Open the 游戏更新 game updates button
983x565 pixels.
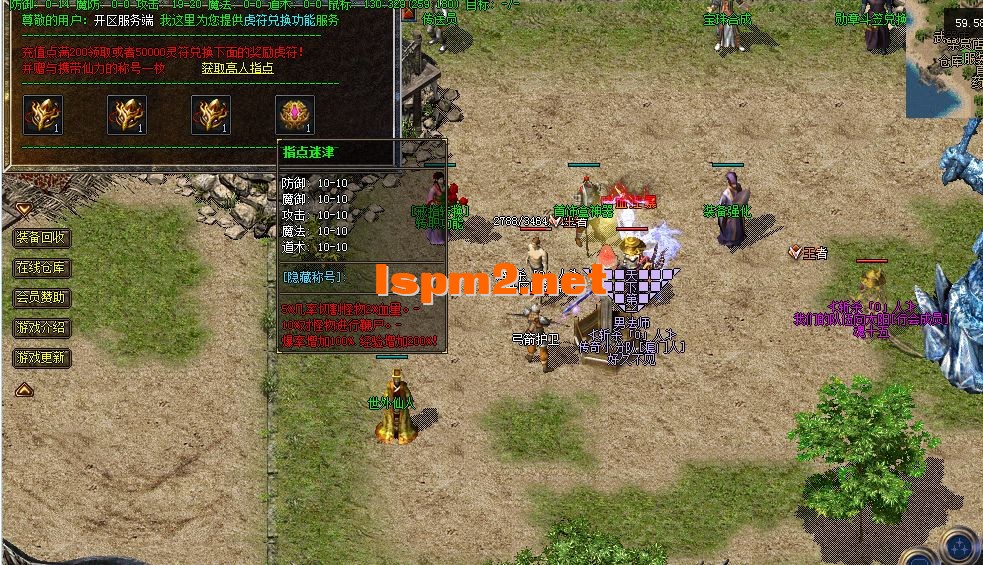click(x=42, y=358)
